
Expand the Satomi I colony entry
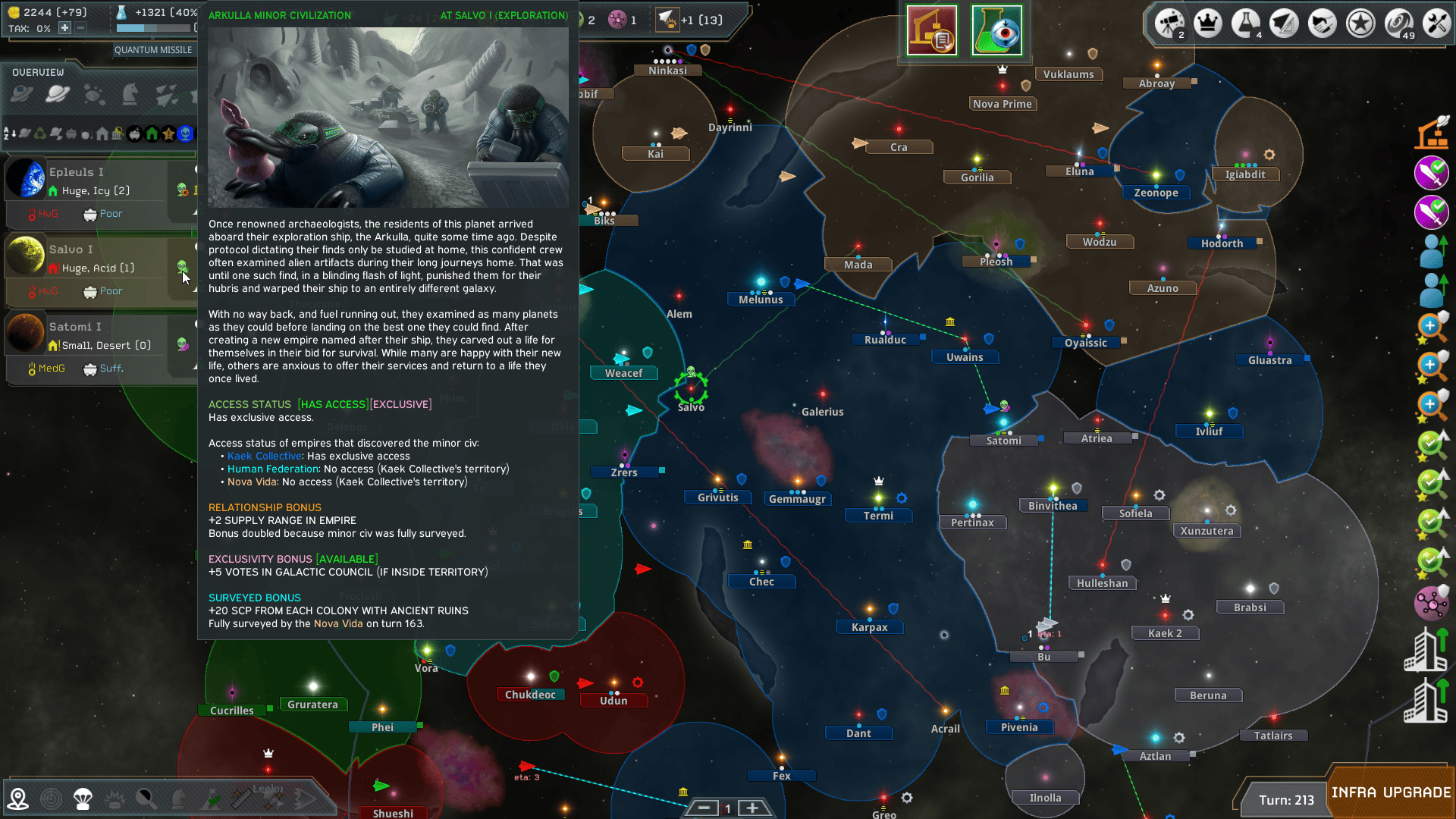[x=76, y=326]
